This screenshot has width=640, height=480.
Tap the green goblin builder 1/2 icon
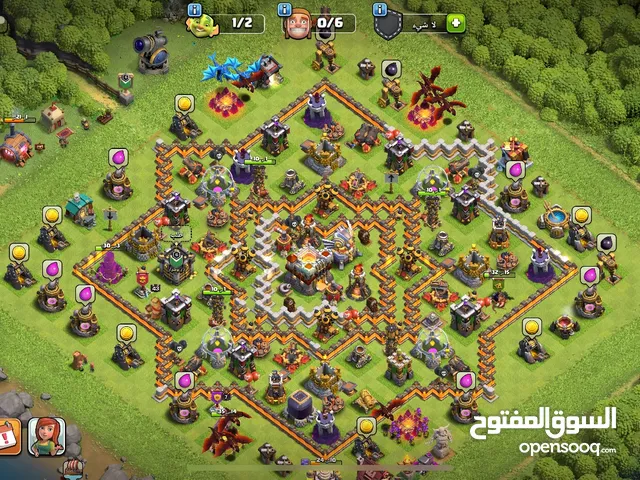point(200,23)
